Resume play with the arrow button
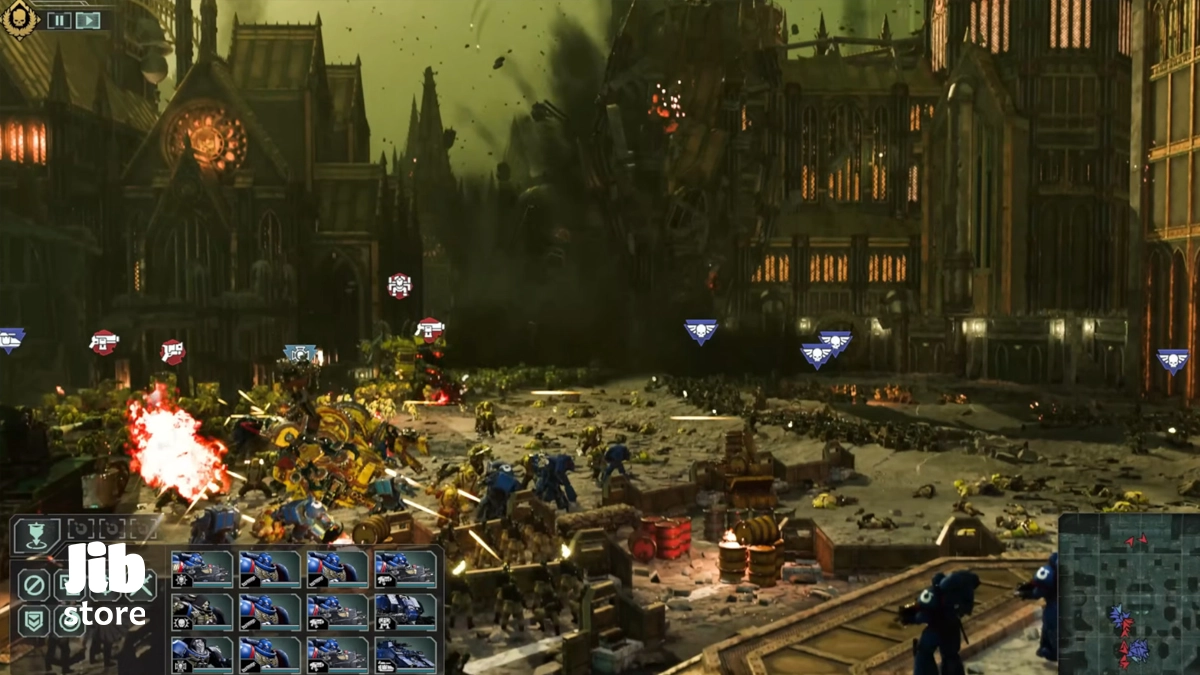 click(88, 20)
